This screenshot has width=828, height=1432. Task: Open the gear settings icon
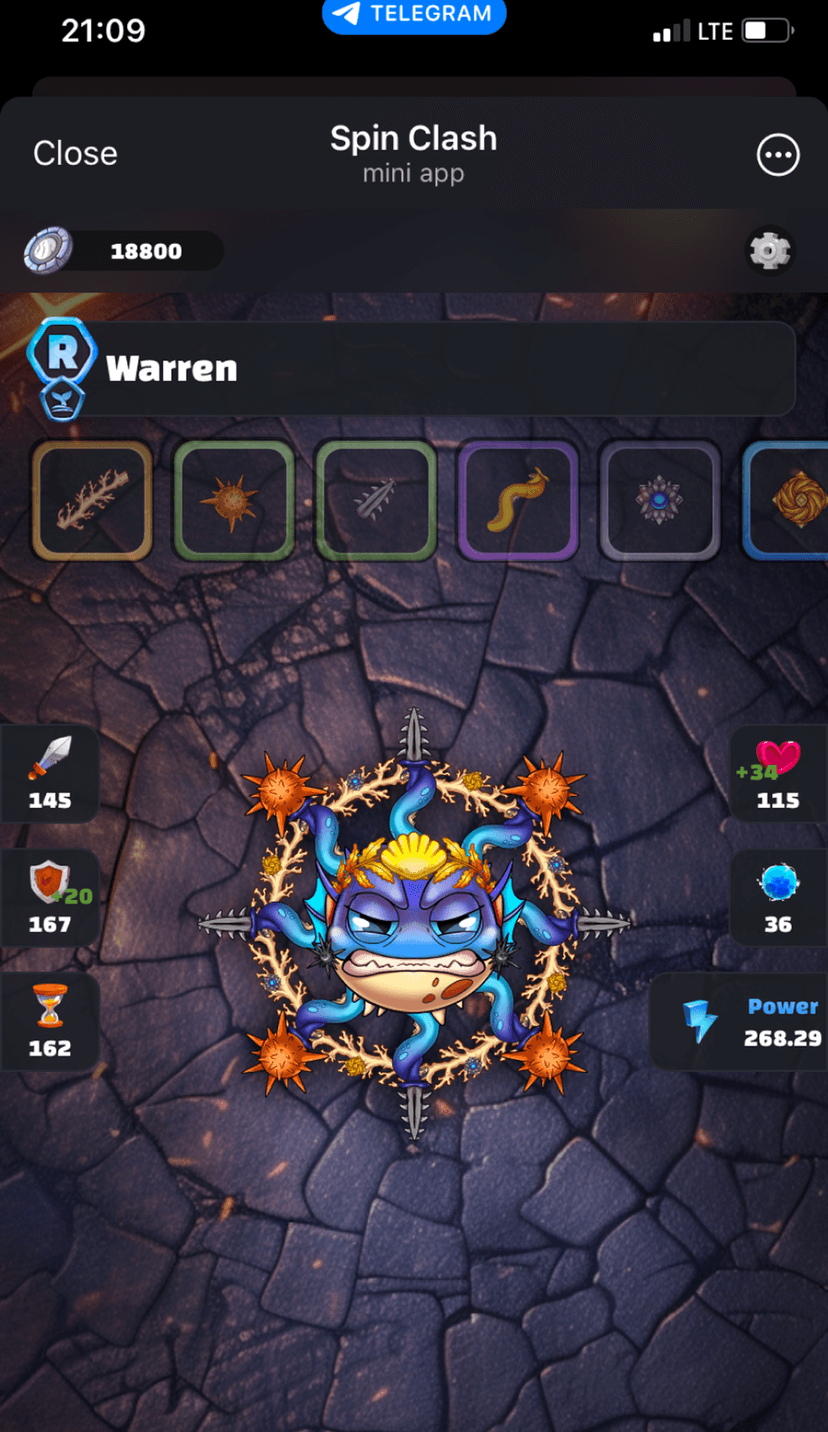coord(770,251)
